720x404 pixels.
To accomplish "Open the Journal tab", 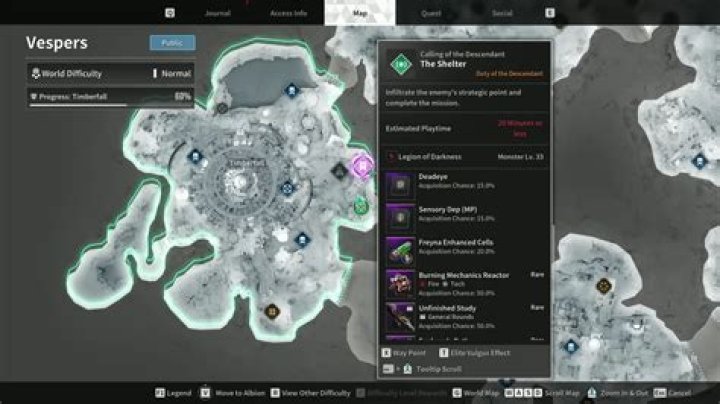I will coord(217,14).
